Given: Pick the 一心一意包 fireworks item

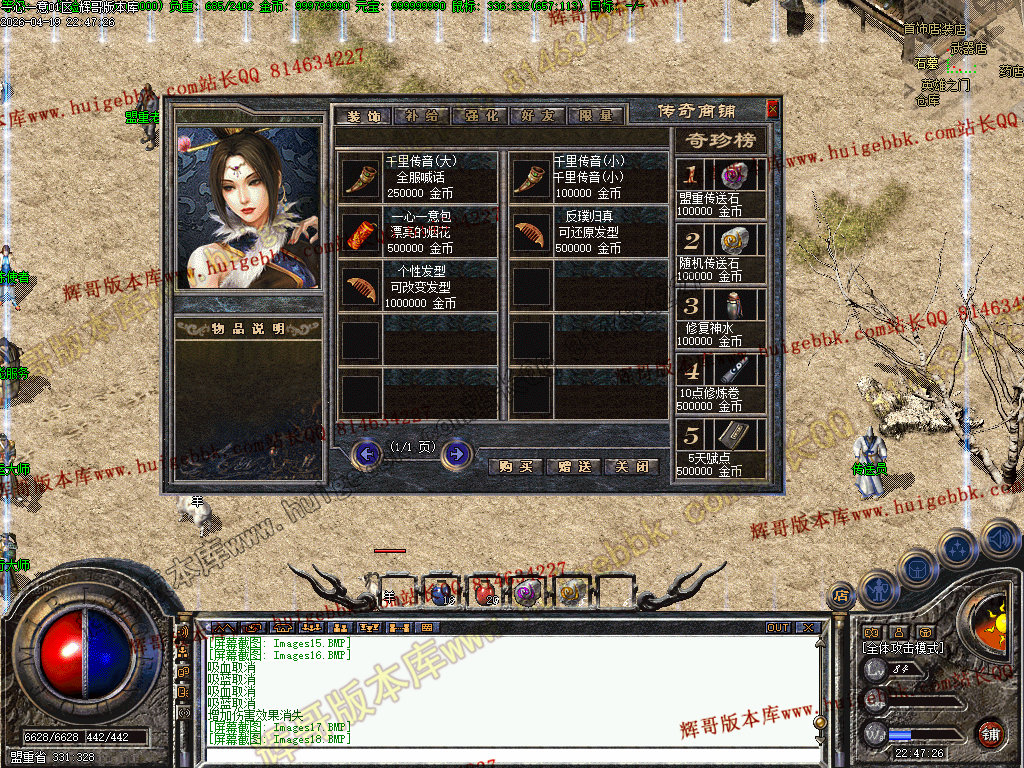Looking at the screenshot, I should pyautogui.click(x=360, y=232).
